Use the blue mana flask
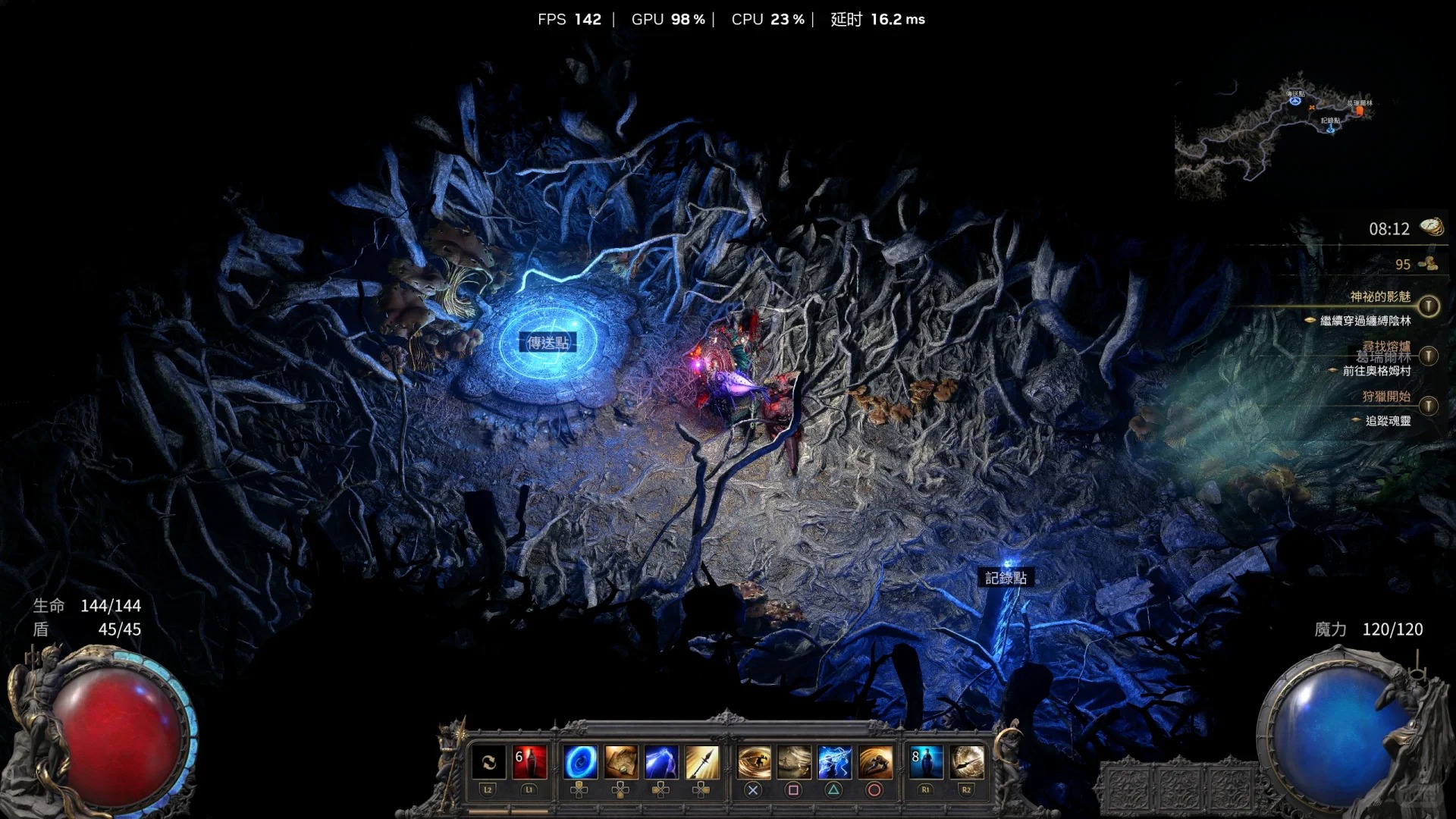Image resolution: width=1456 pixels, height=819 pixels. click(926, 762)
